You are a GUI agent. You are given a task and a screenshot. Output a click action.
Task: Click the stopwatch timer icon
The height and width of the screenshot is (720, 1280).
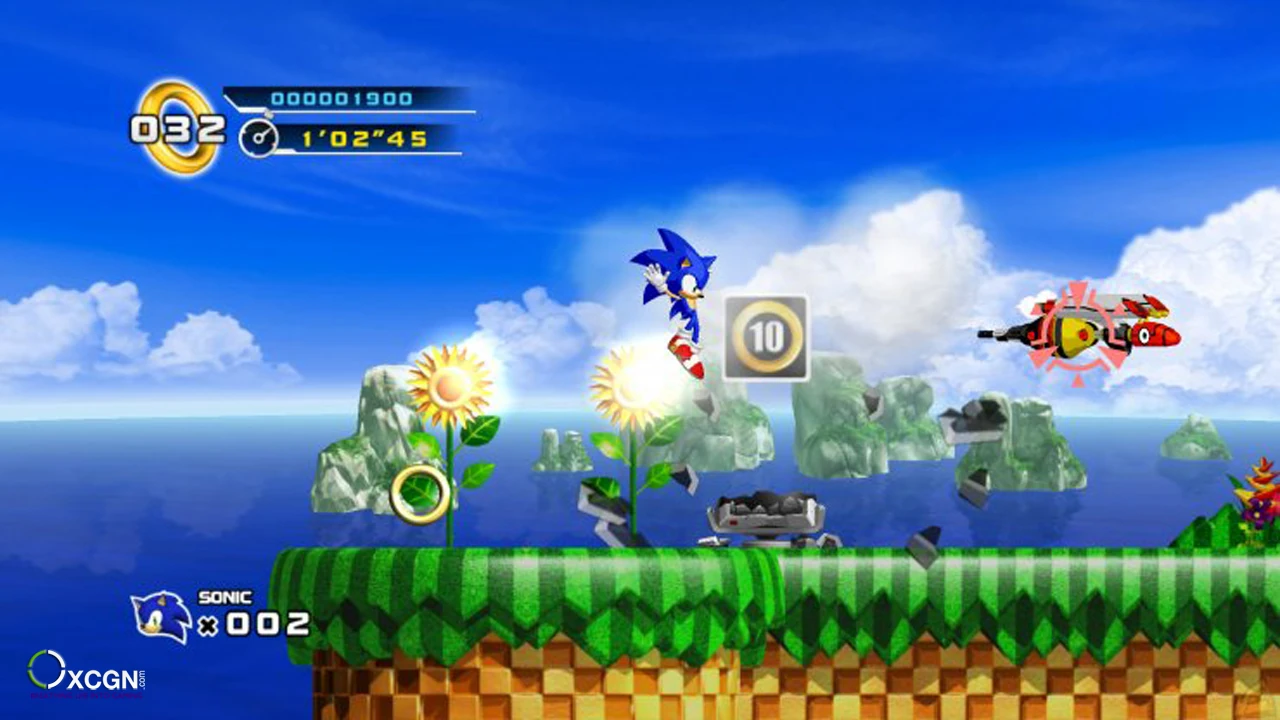click(x=258, y=140)
